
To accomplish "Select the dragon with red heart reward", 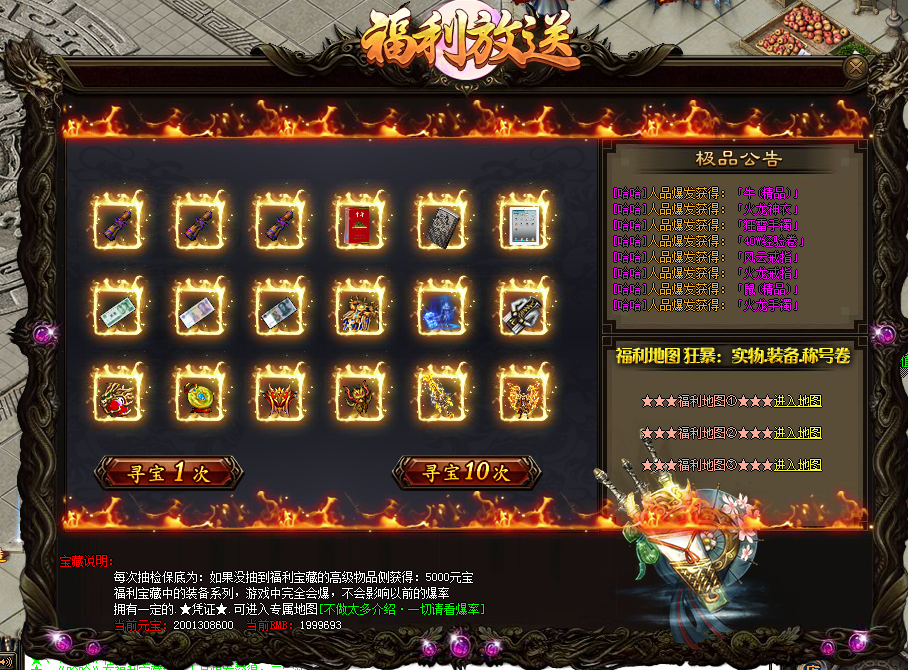I will tap(117, 394).
